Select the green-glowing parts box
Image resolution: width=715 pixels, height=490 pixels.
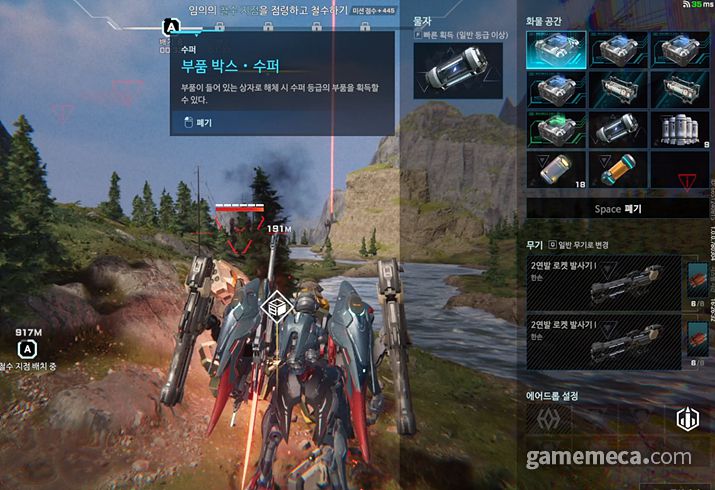pos(556,130)
